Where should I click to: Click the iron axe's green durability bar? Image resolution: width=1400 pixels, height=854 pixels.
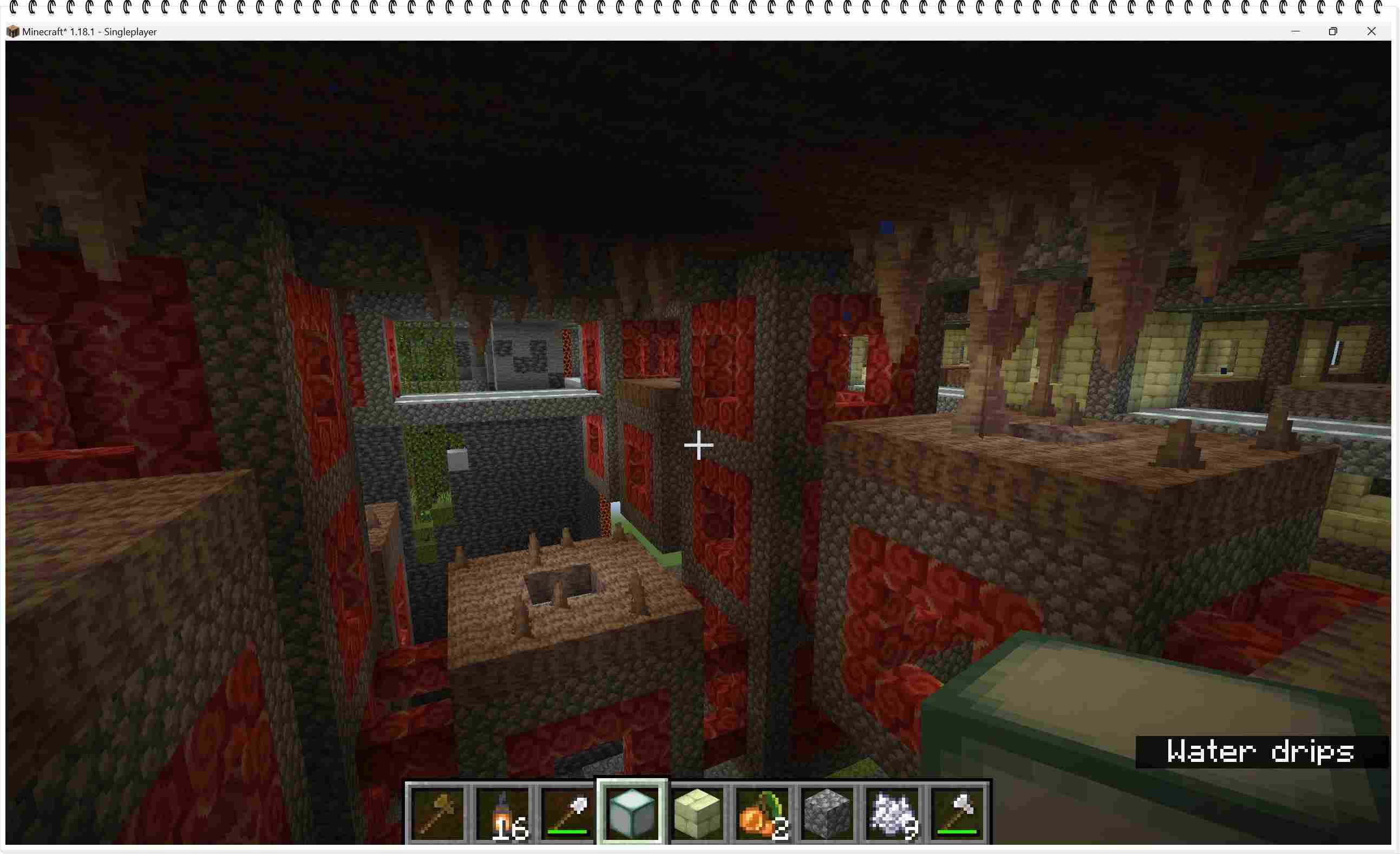coord(956,832)
